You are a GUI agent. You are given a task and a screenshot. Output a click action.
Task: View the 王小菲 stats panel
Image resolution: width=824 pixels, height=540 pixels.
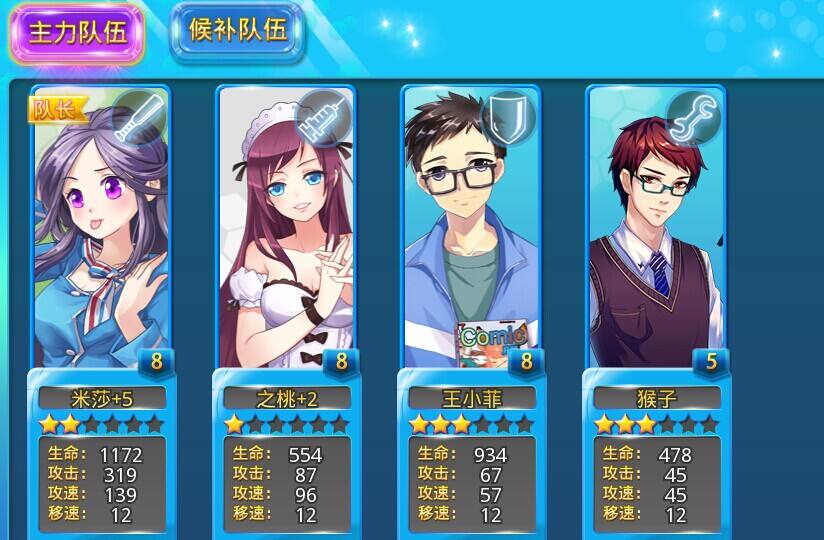[x=470, y=483]
